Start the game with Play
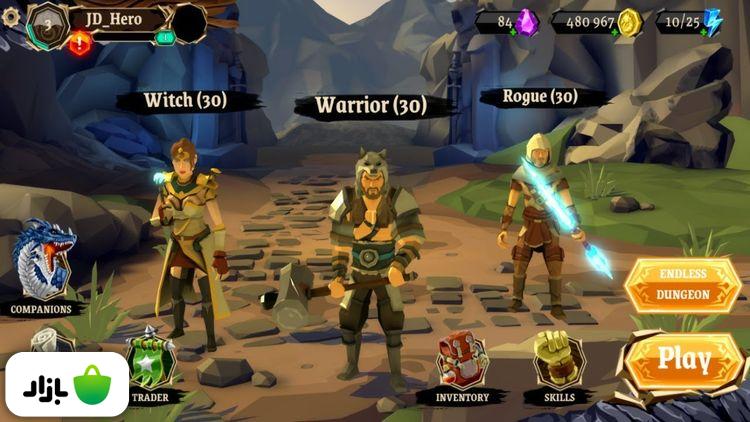The height and width of the screenshot is (422, 750). [x=685, y=360]
